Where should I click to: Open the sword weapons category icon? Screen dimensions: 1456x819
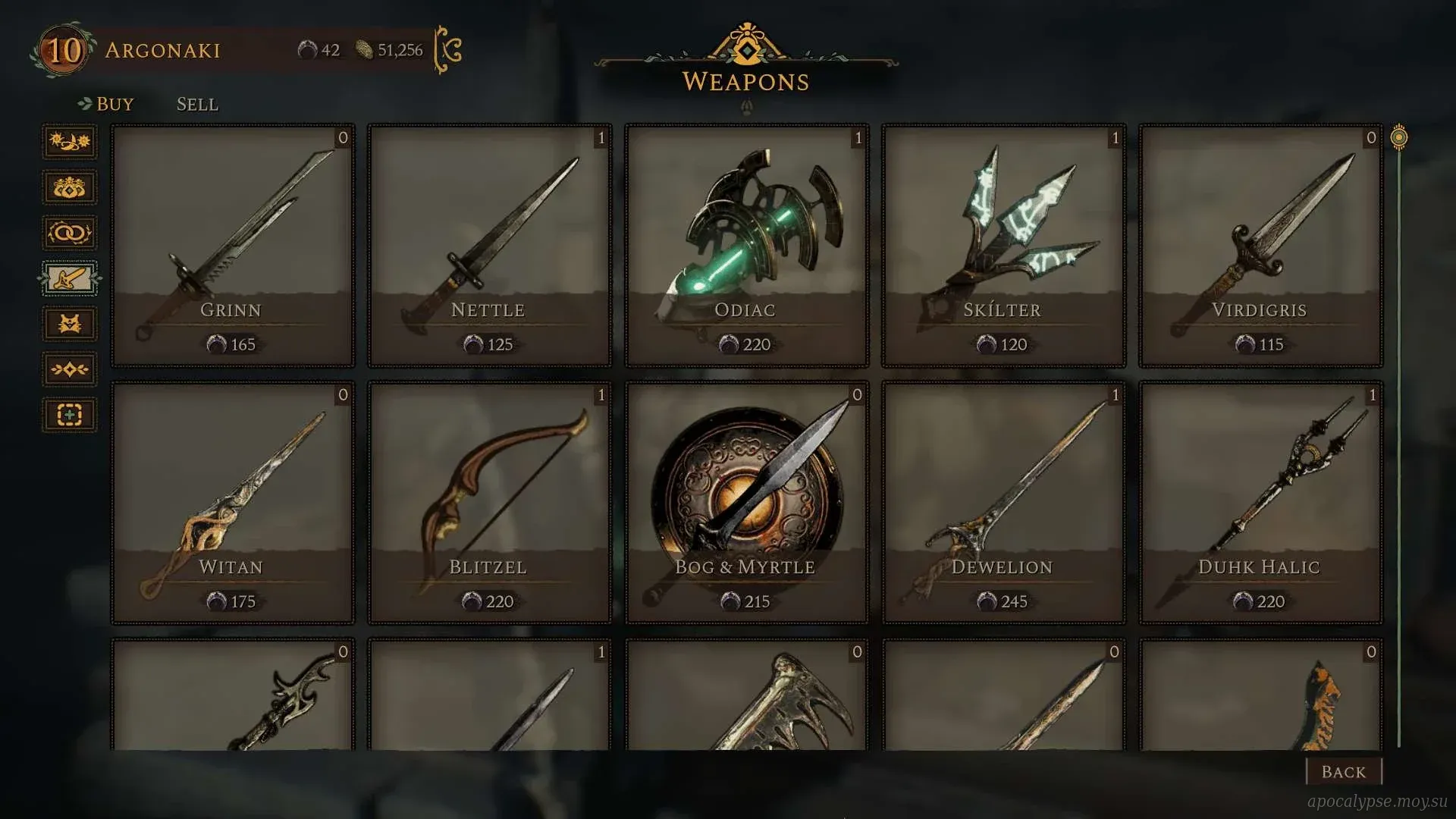(x=69, y=278)
